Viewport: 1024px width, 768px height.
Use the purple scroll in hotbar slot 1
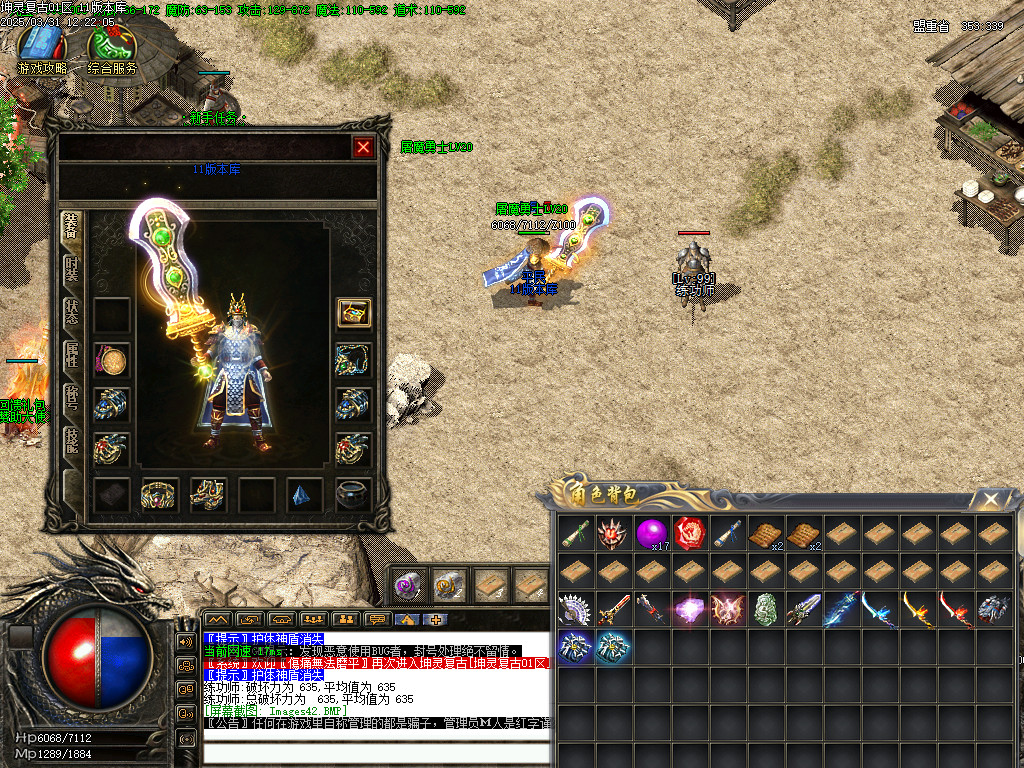(407, 585)
